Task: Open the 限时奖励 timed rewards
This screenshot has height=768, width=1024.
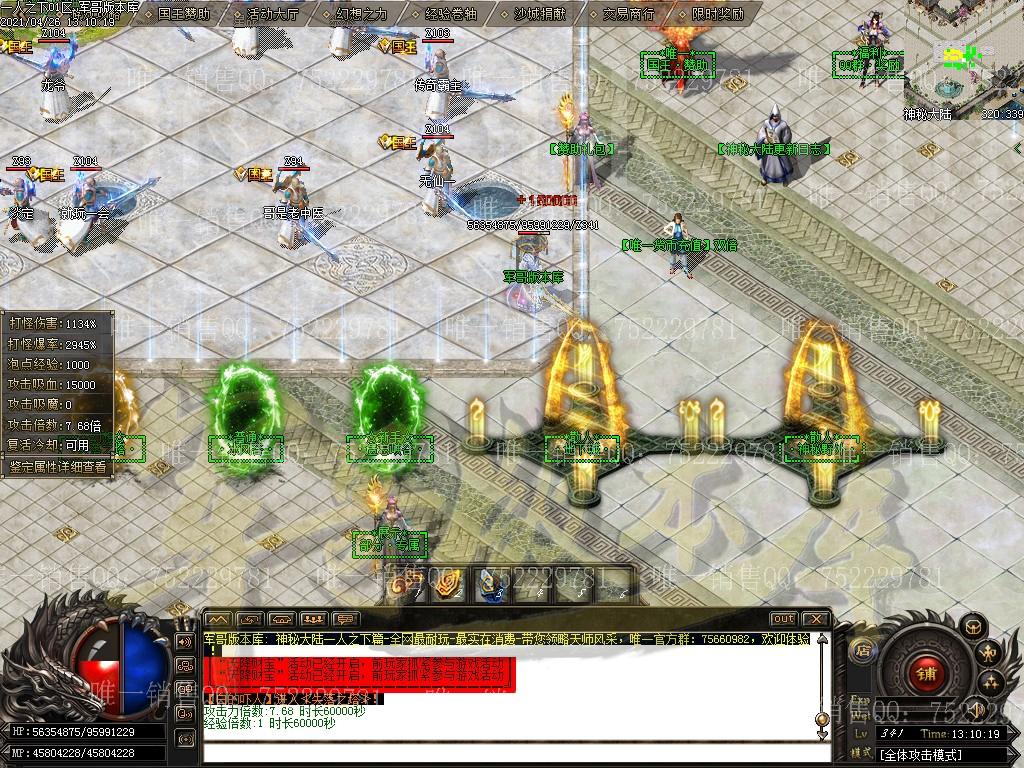Action: point(717,14)
